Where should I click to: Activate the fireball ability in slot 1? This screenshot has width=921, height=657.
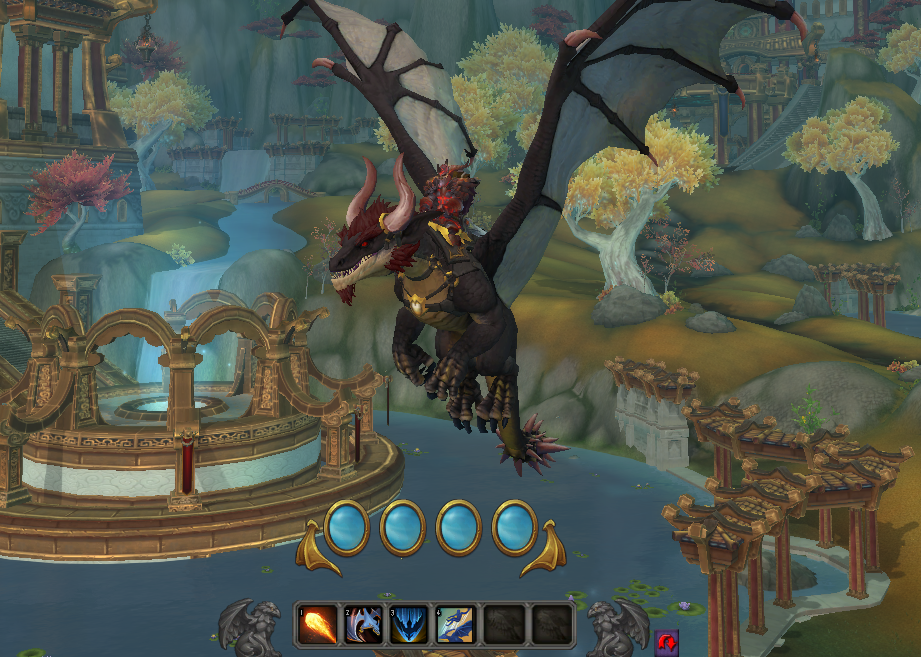317,625
